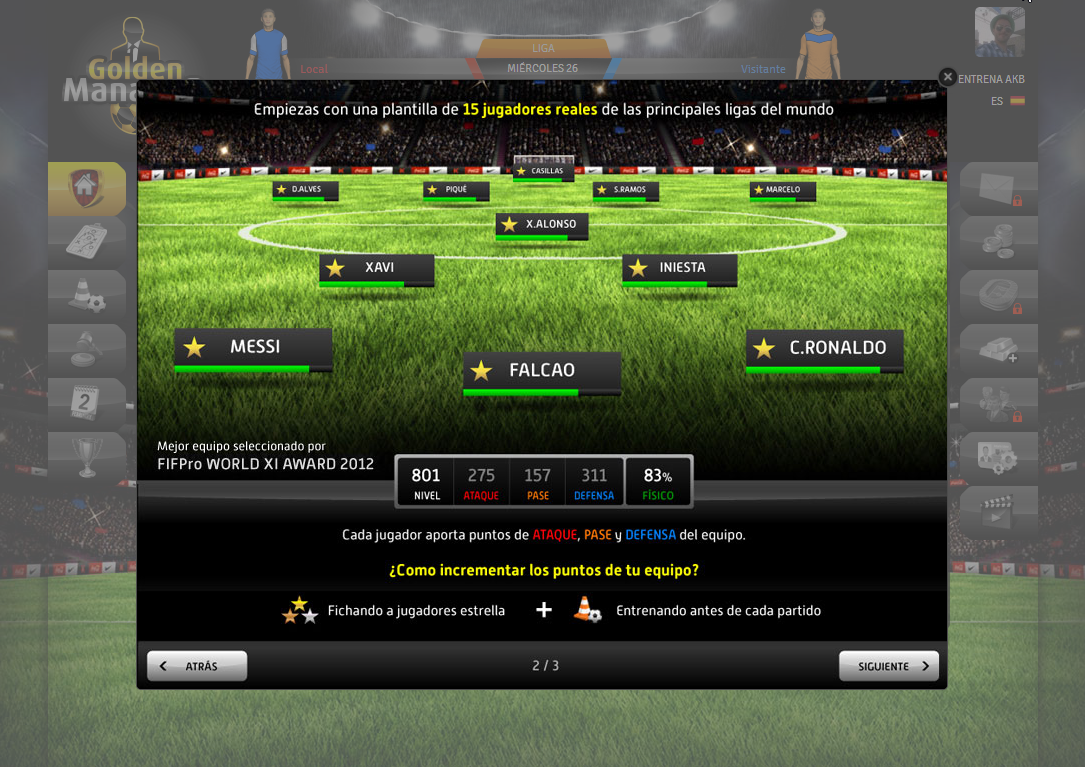This screenshot has width=1085, height=767.
Task: Open the home shield icon in sidebar
Action: click(86, 187)
